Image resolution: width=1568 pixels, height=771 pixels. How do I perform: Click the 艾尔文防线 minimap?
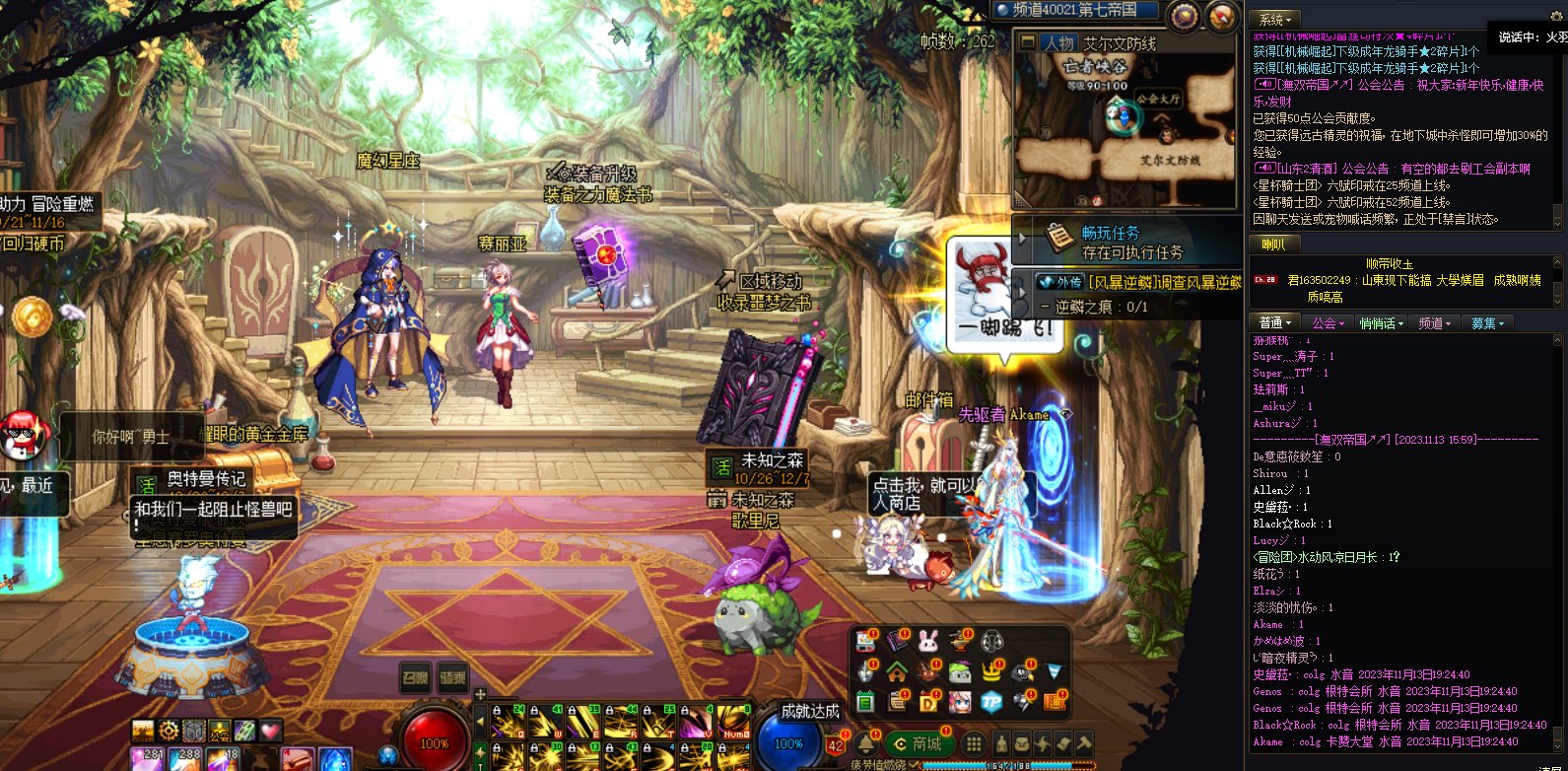pyautogui.click(x=1125, y=123)
